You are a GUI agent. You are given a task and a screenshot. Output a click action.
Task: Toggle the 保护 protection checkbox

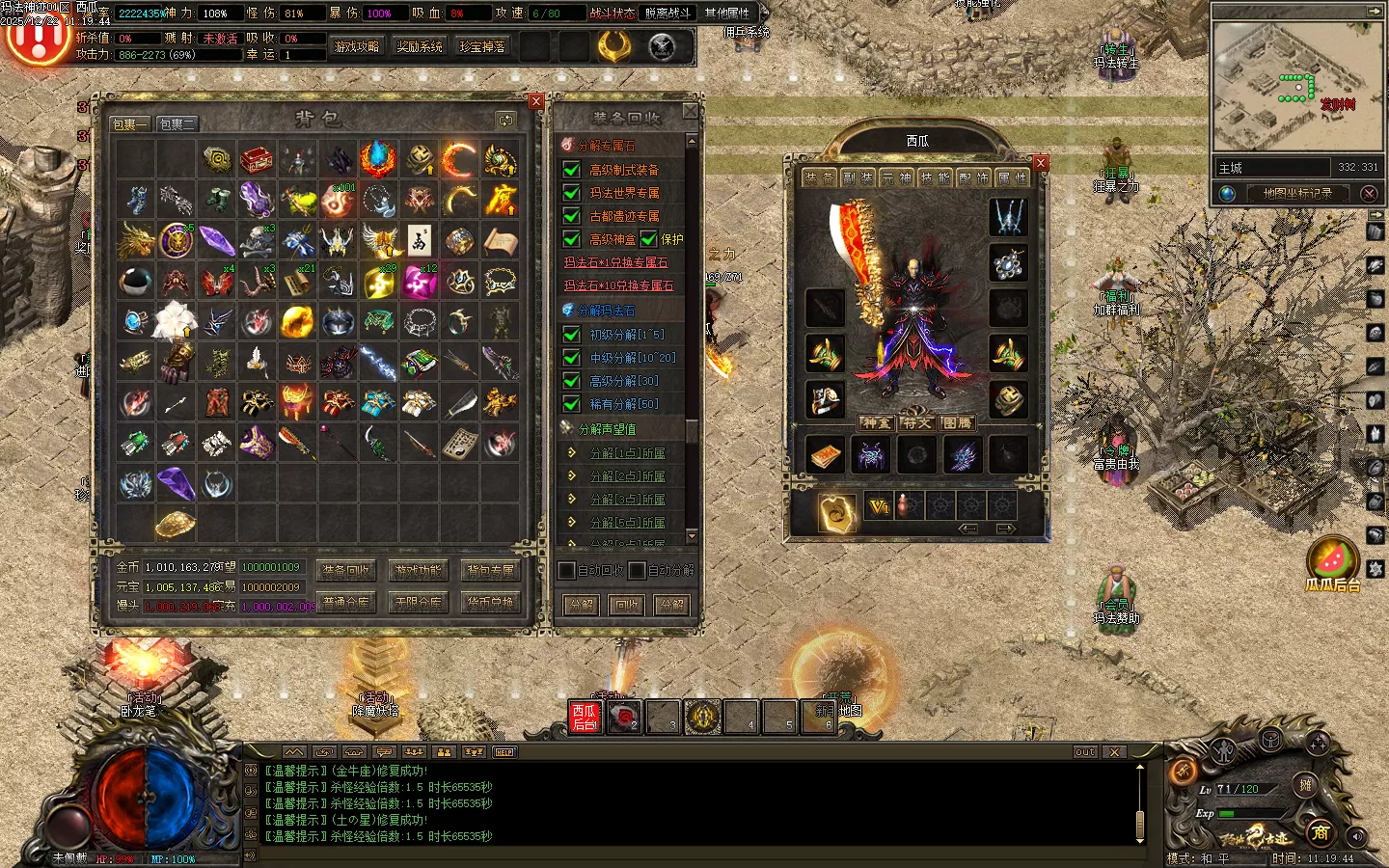click(649, 239)
